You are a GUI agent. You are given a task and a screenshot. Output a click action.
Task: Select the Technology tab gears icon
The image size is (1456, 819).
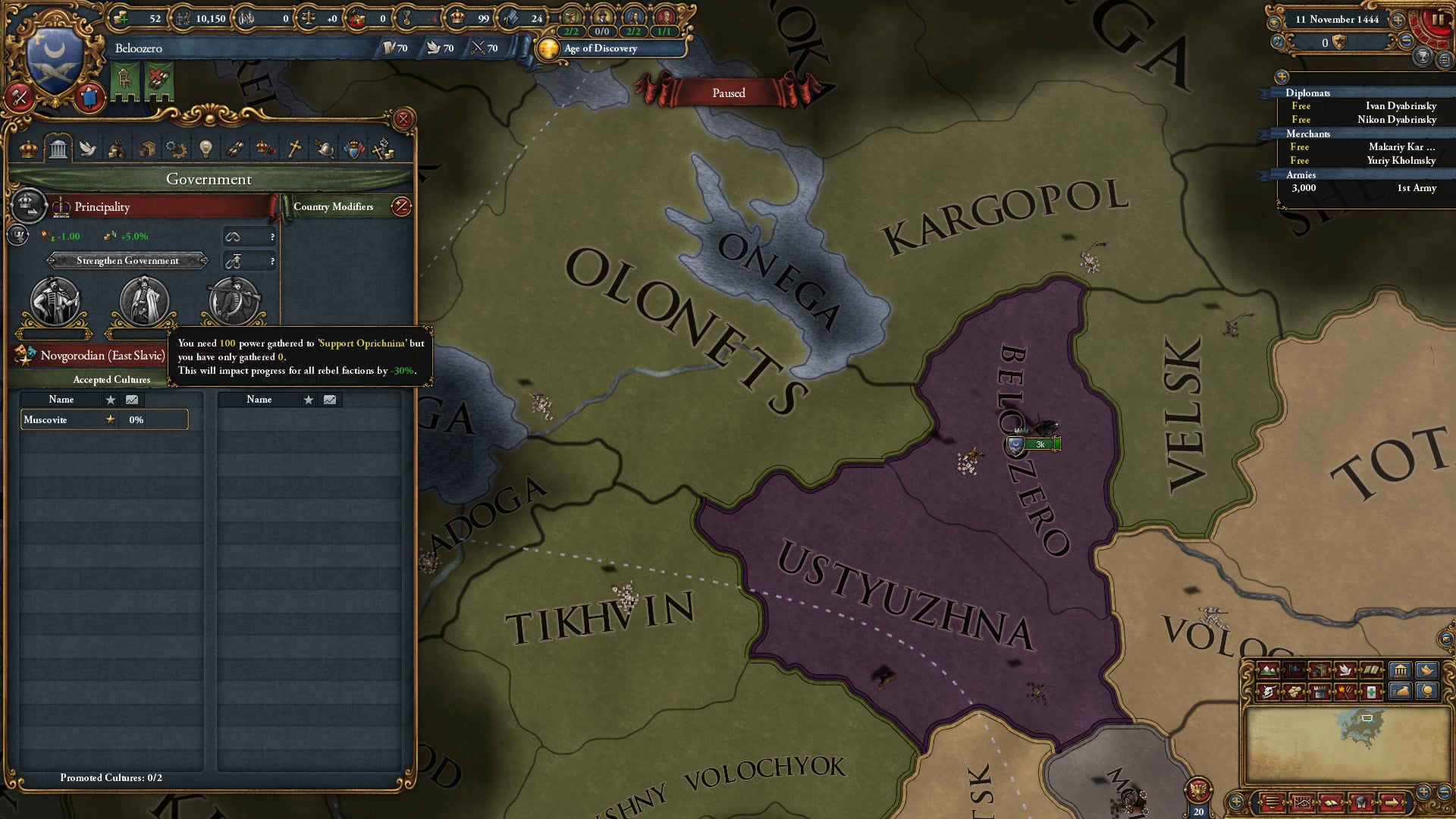coord(174,149)
